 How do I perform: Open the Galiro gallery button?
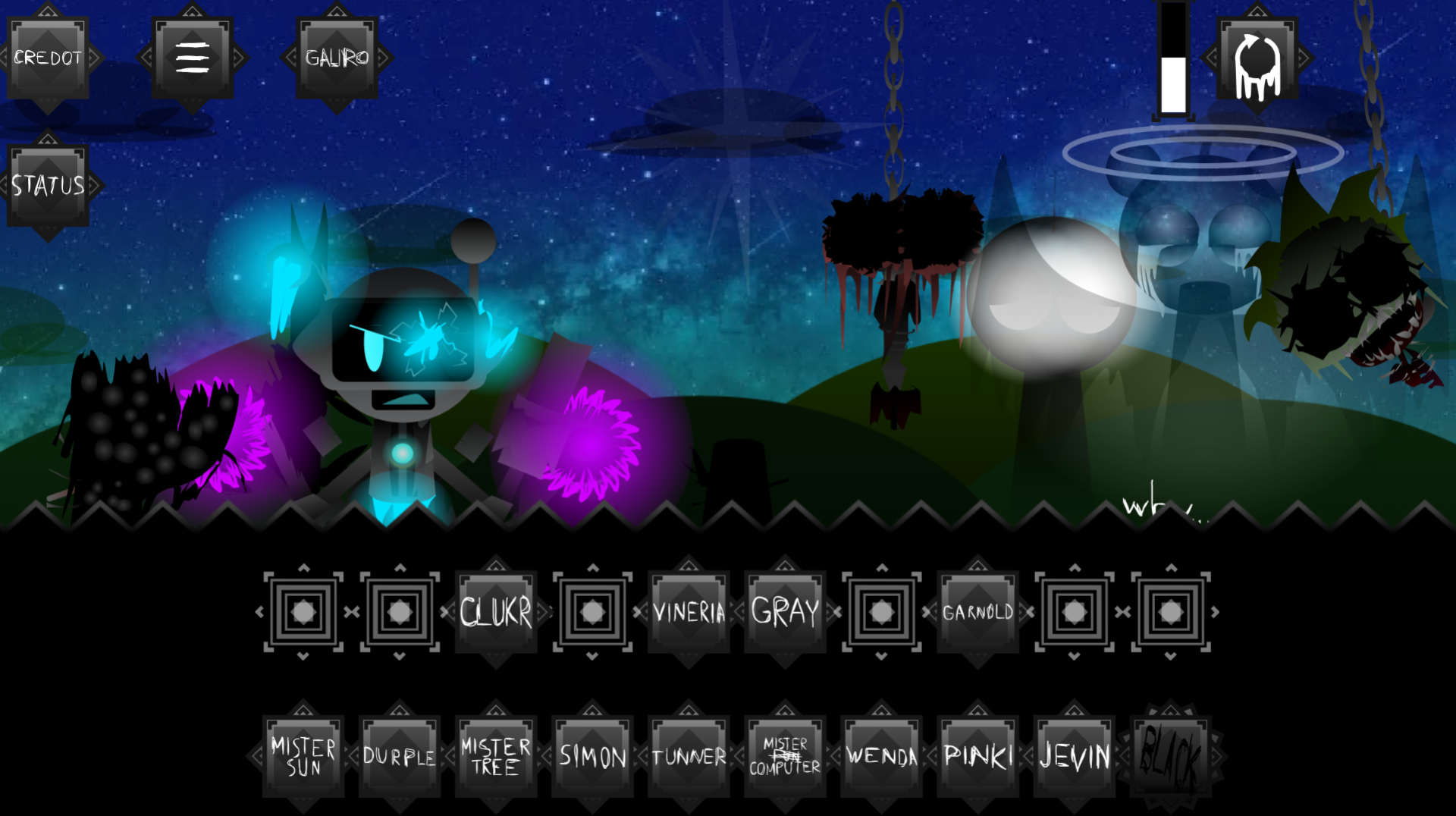(x=337, y=58)
